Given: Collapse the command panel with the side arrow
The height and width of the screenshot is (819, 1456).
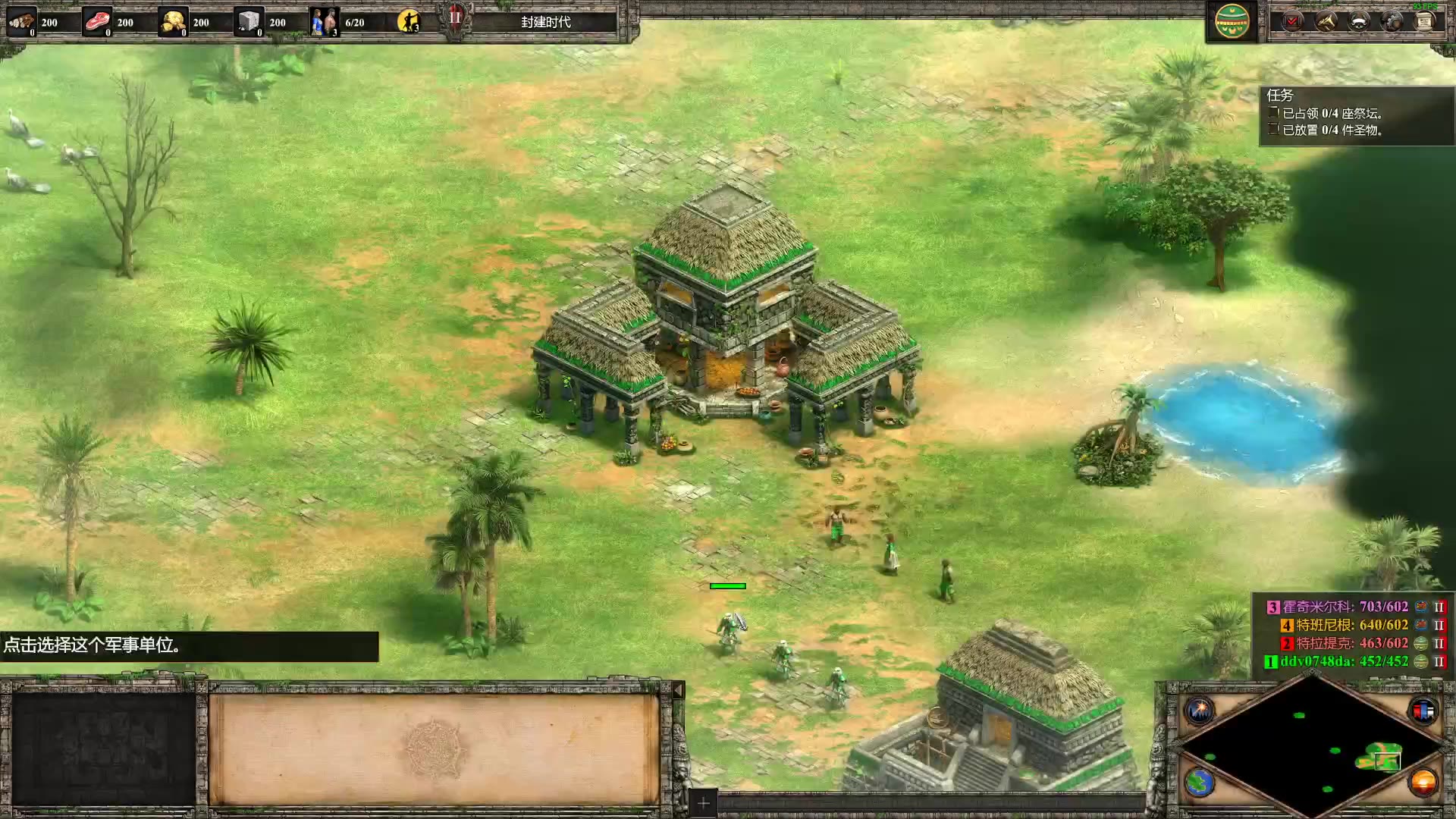Looking at the screenshot, I should click(x=679, y=691).
